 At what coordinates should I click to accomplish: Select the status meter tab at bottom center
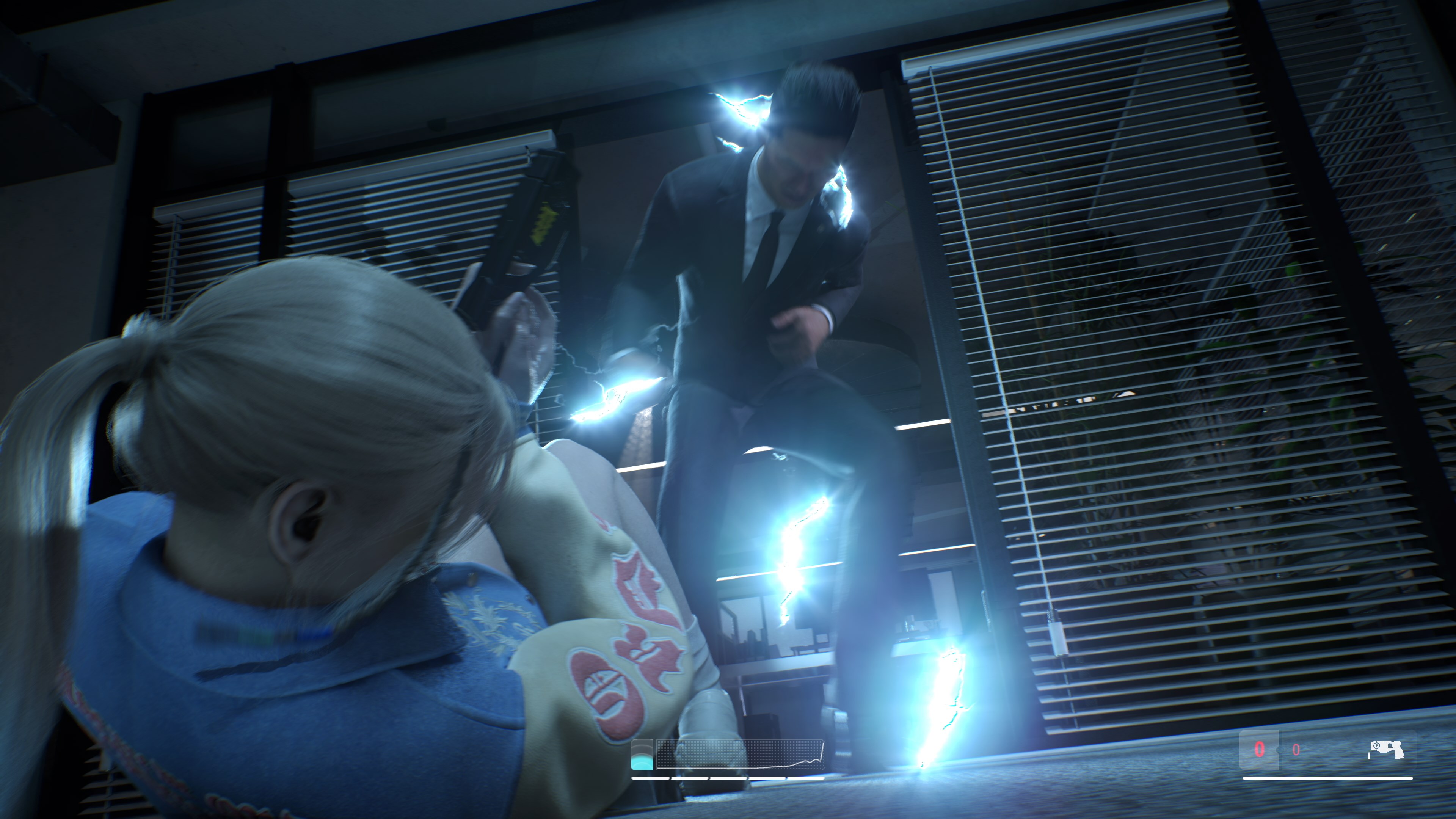pos(642,755)
